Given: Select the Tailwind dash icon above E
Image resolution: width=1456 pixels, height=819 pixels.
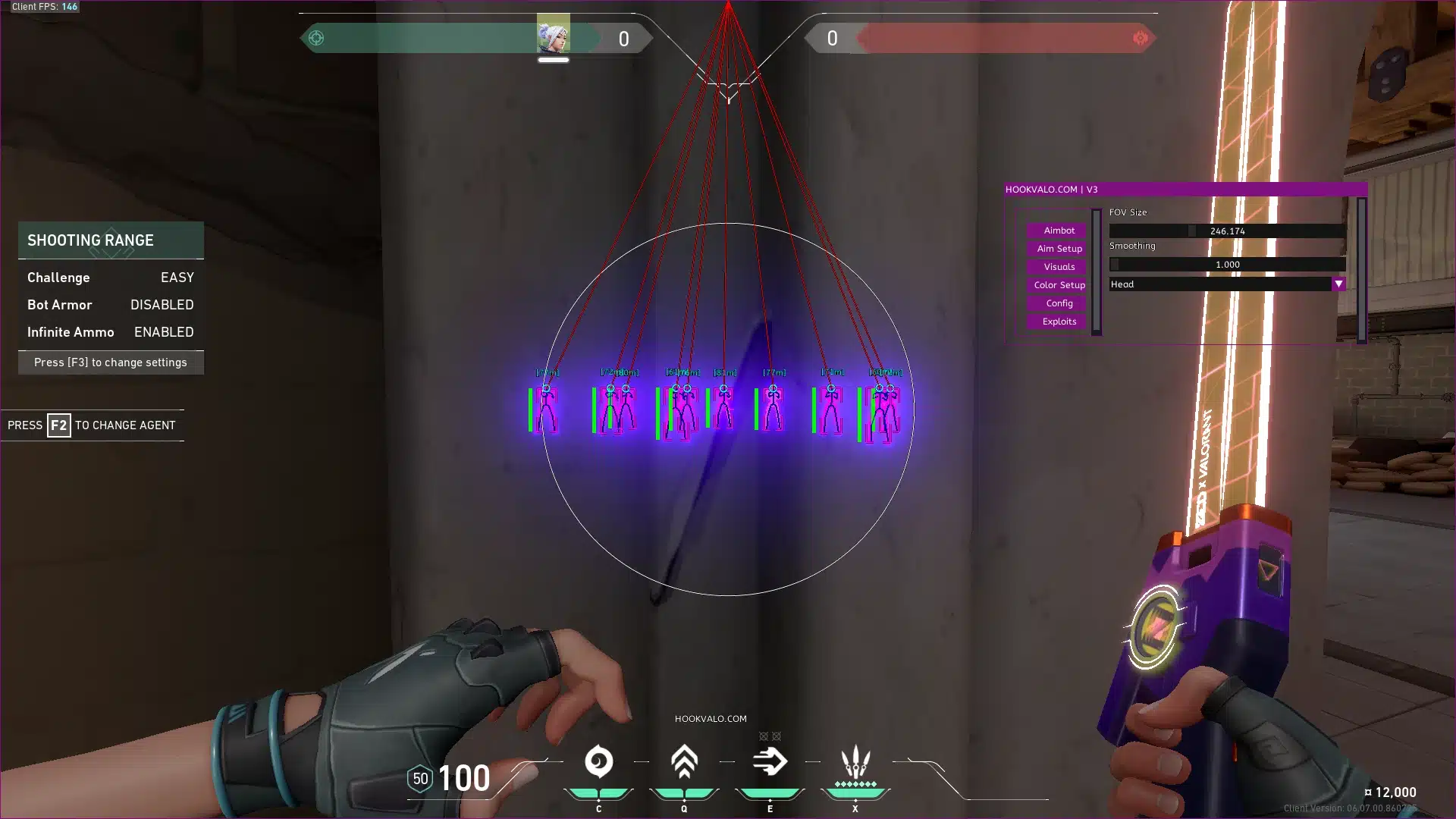Looking at the screenshot, I should point(769,762).
